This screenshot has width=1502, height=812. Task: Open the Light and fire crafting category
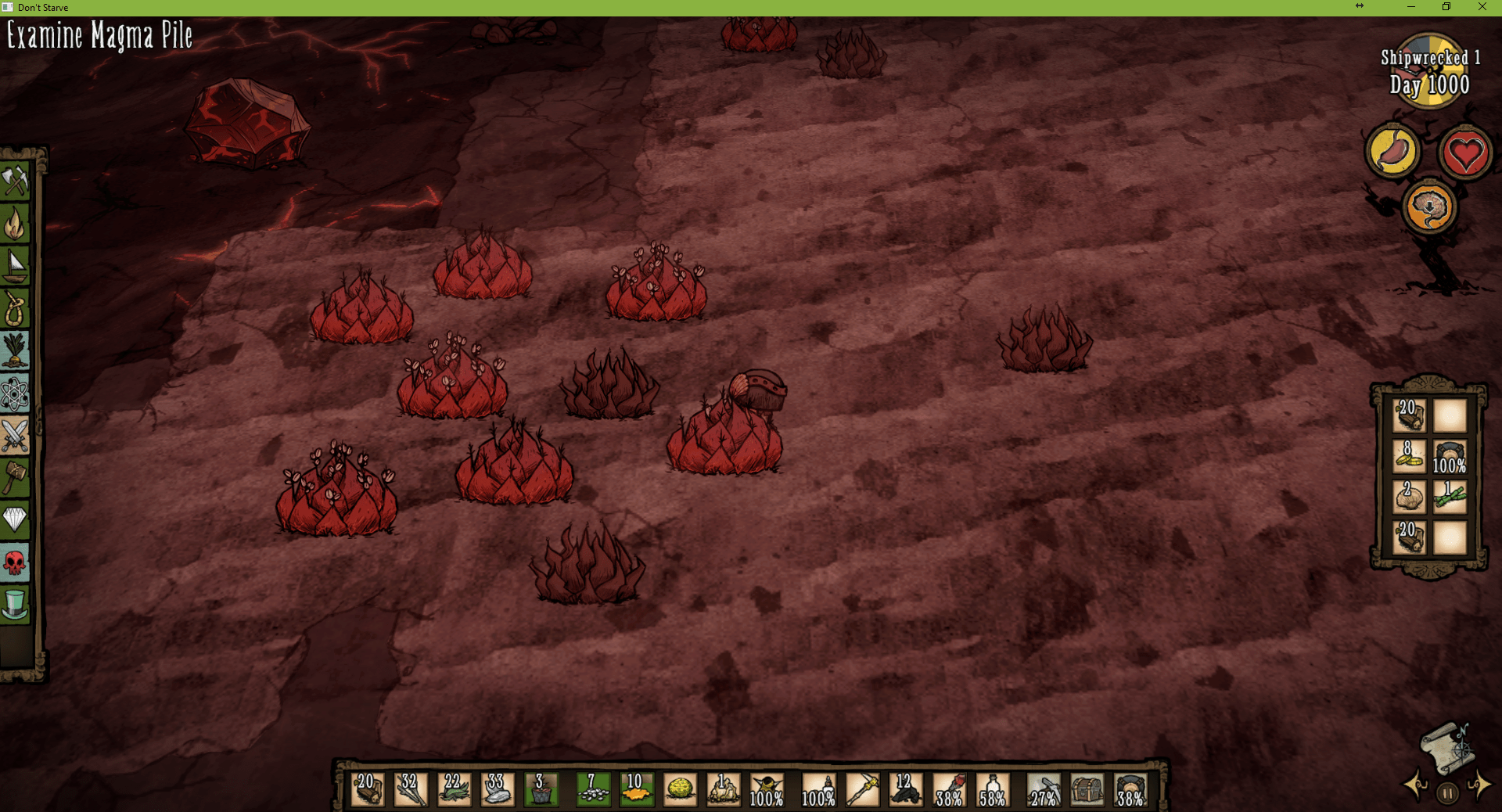click(16, 223)
